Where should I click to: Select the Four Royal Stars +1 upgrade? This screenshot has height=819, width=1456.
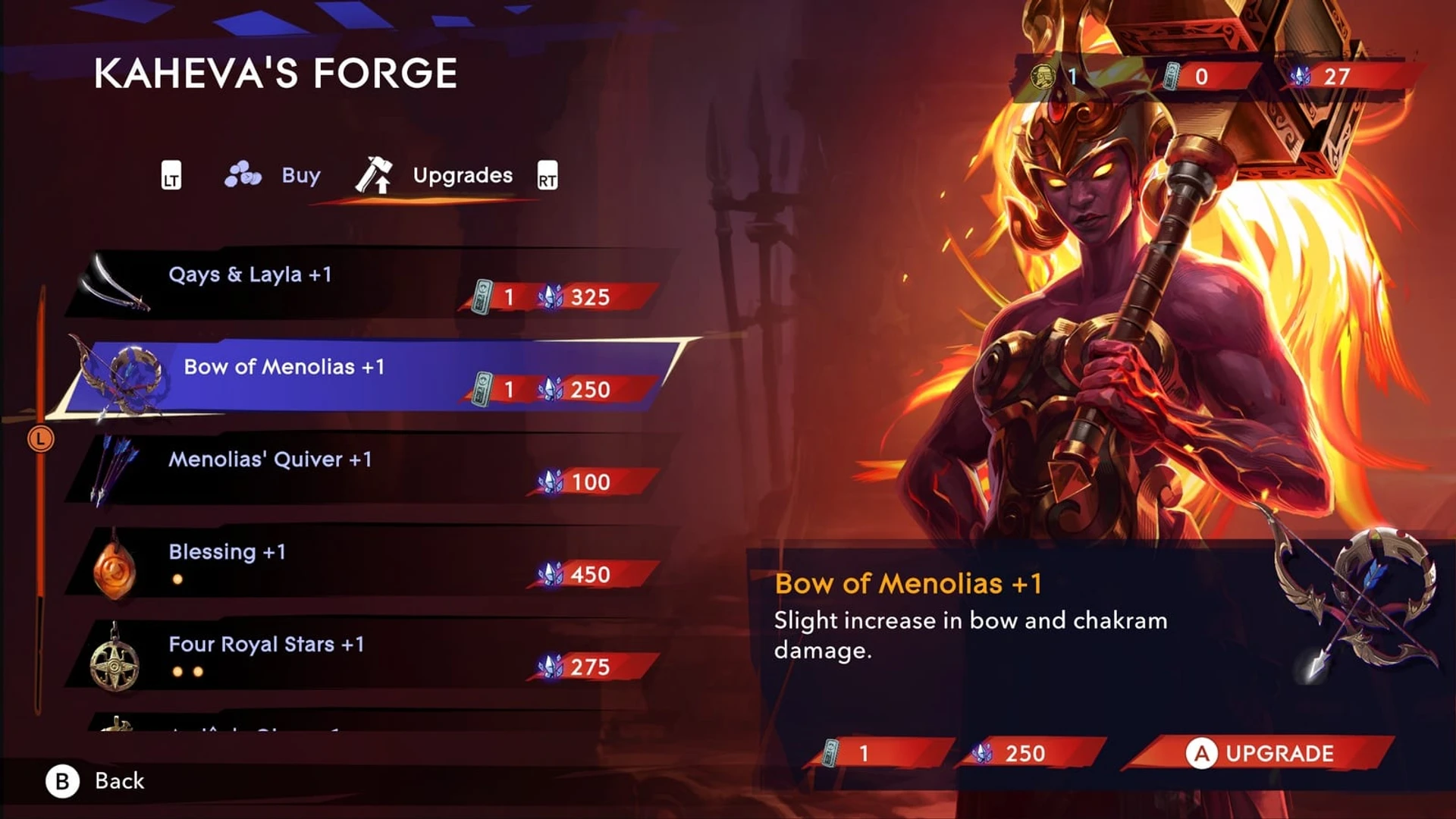364,654
